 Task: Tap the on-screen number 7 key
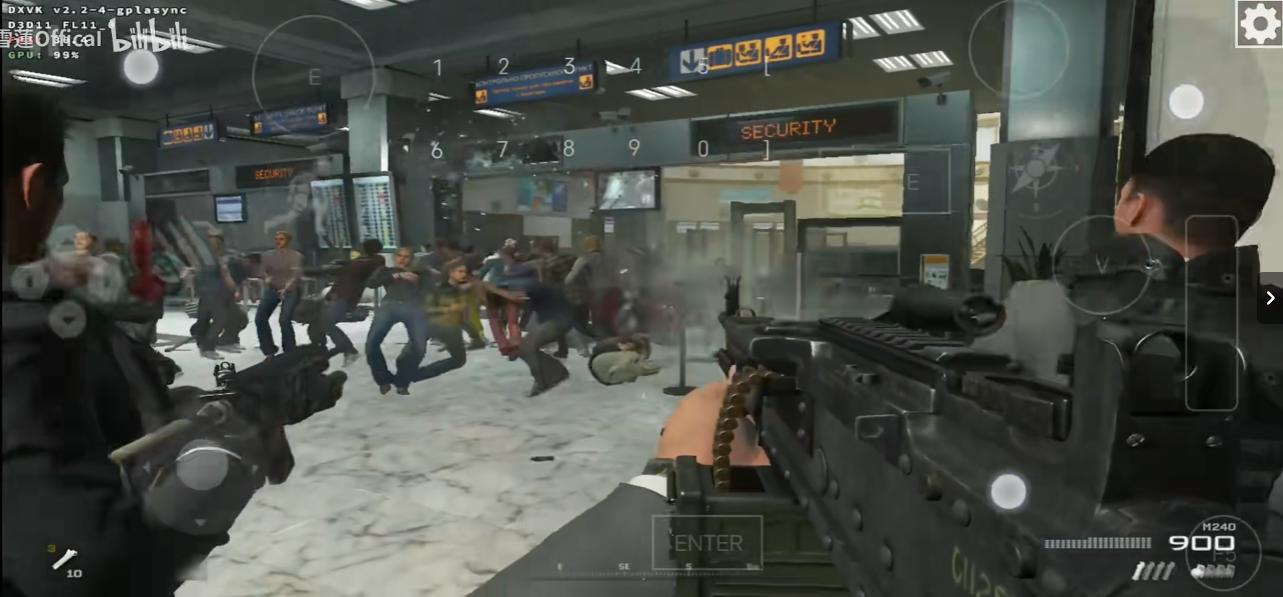click(502, 149)
